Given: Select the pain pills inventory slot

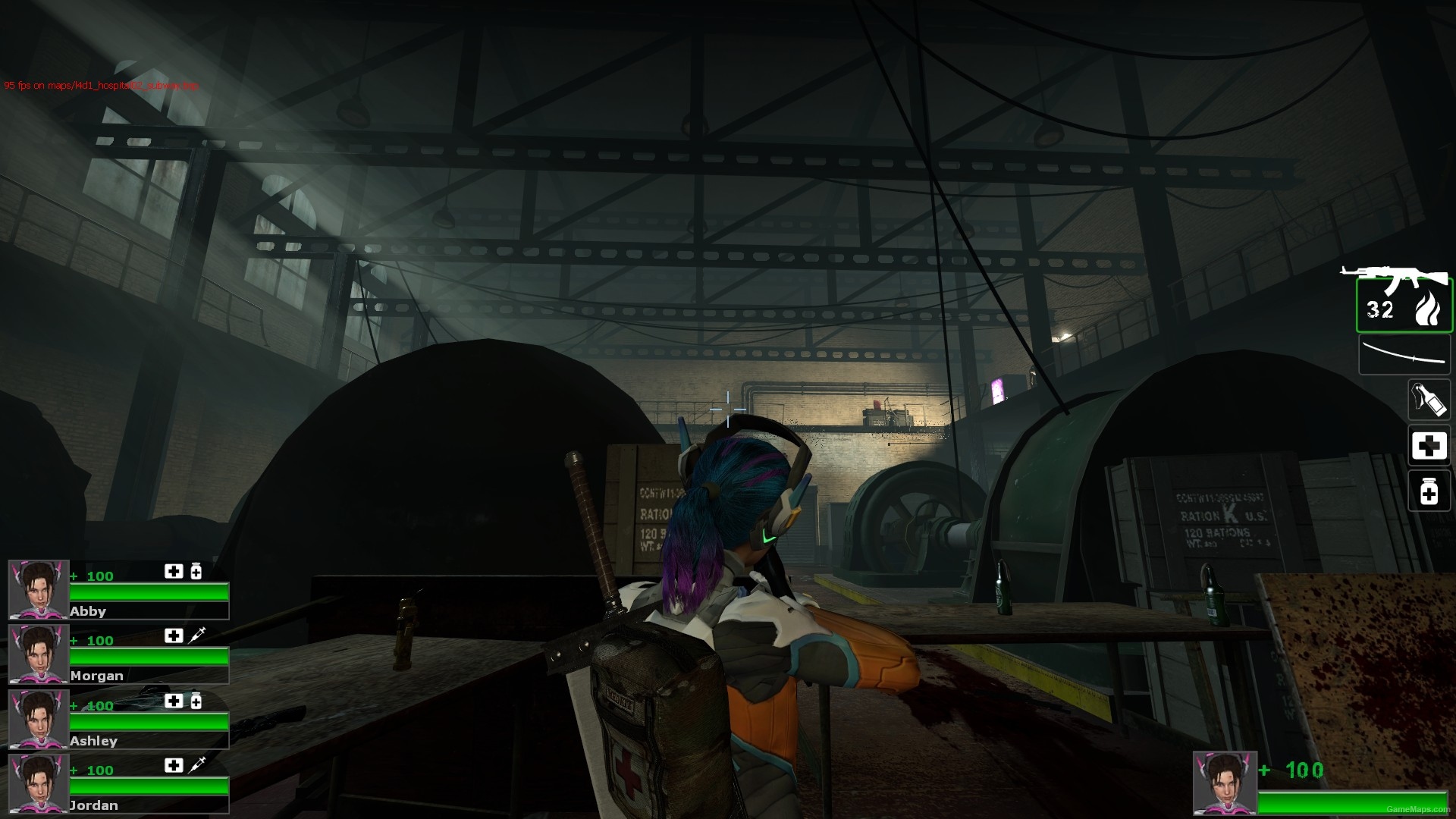Looking at the screenshot, I should tap(1429, 491).
